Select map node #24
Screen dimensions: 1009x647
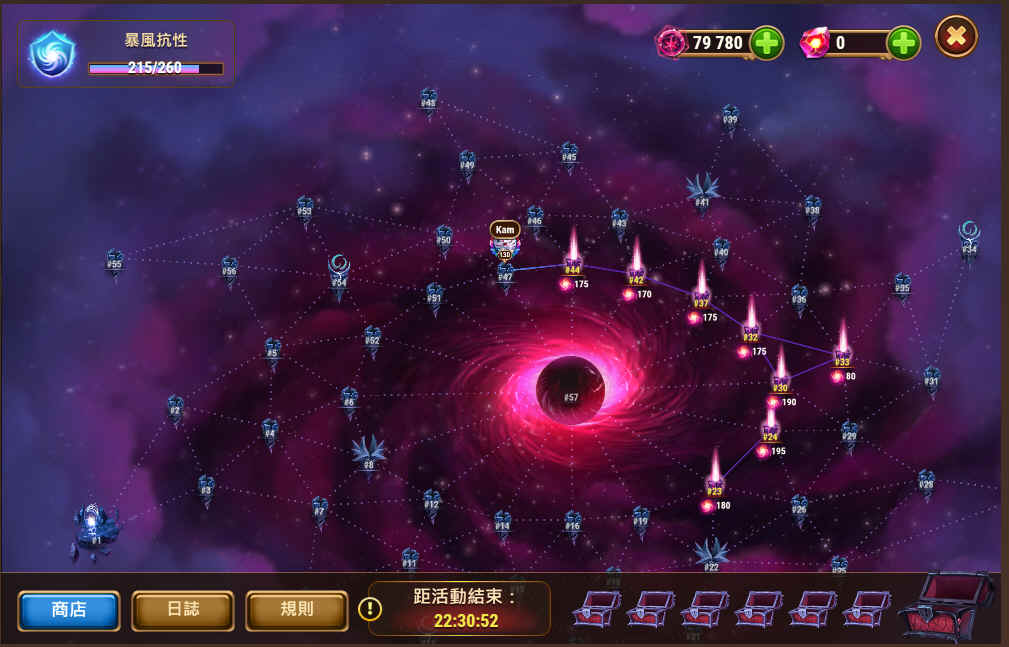770,431
